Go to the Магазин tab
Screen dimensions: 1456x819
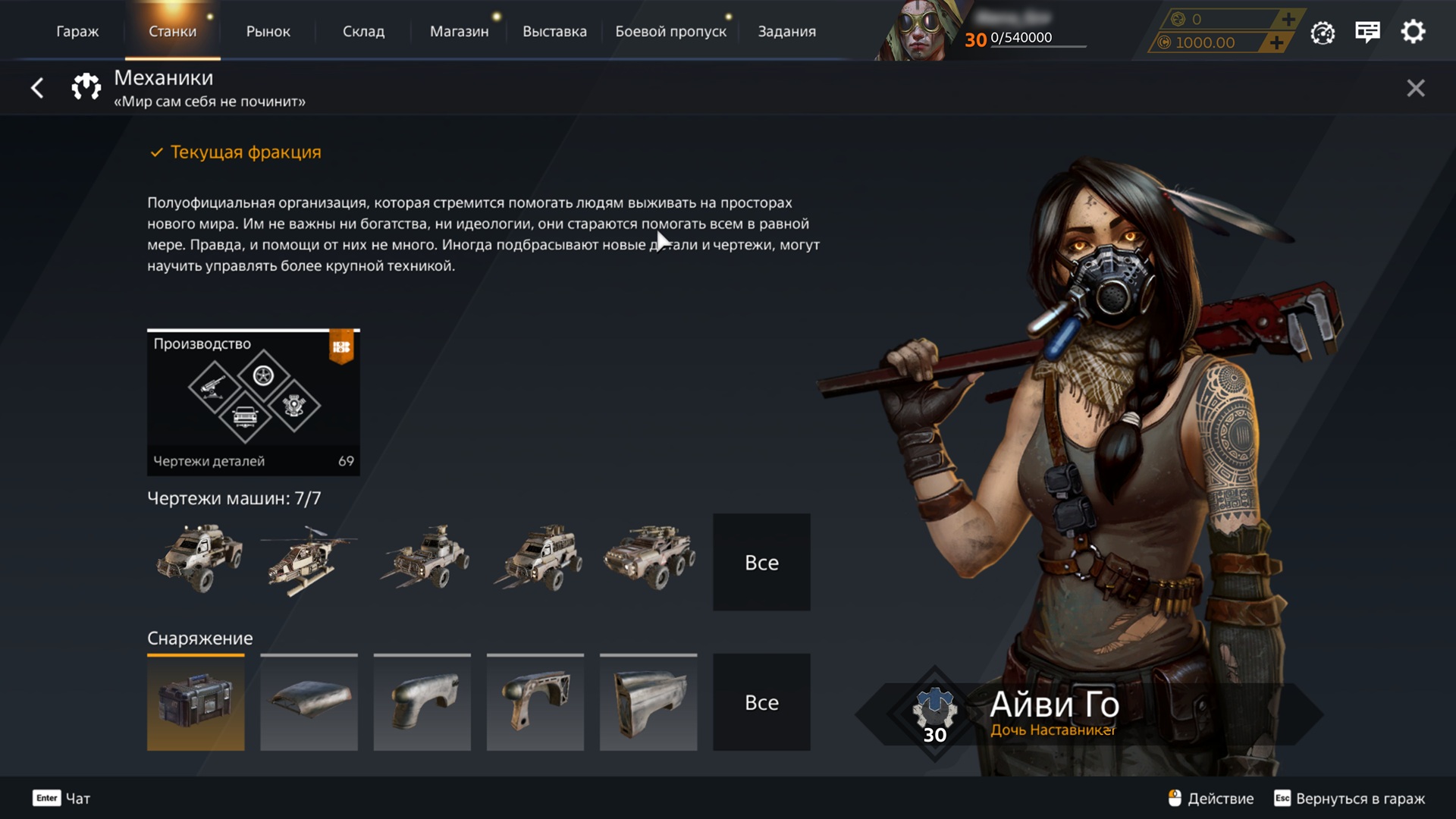[x=459, y=31]
